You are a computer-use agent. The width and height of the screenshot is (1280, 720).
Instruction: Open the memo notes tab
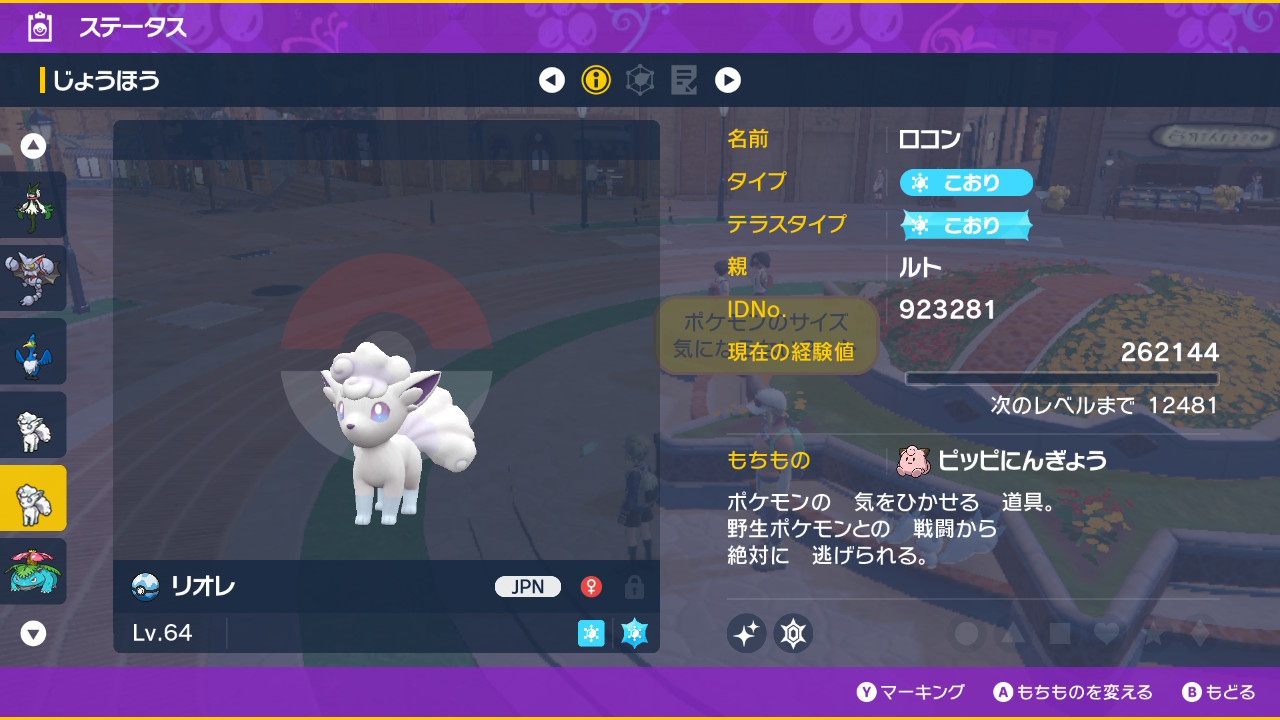point(684,80)
